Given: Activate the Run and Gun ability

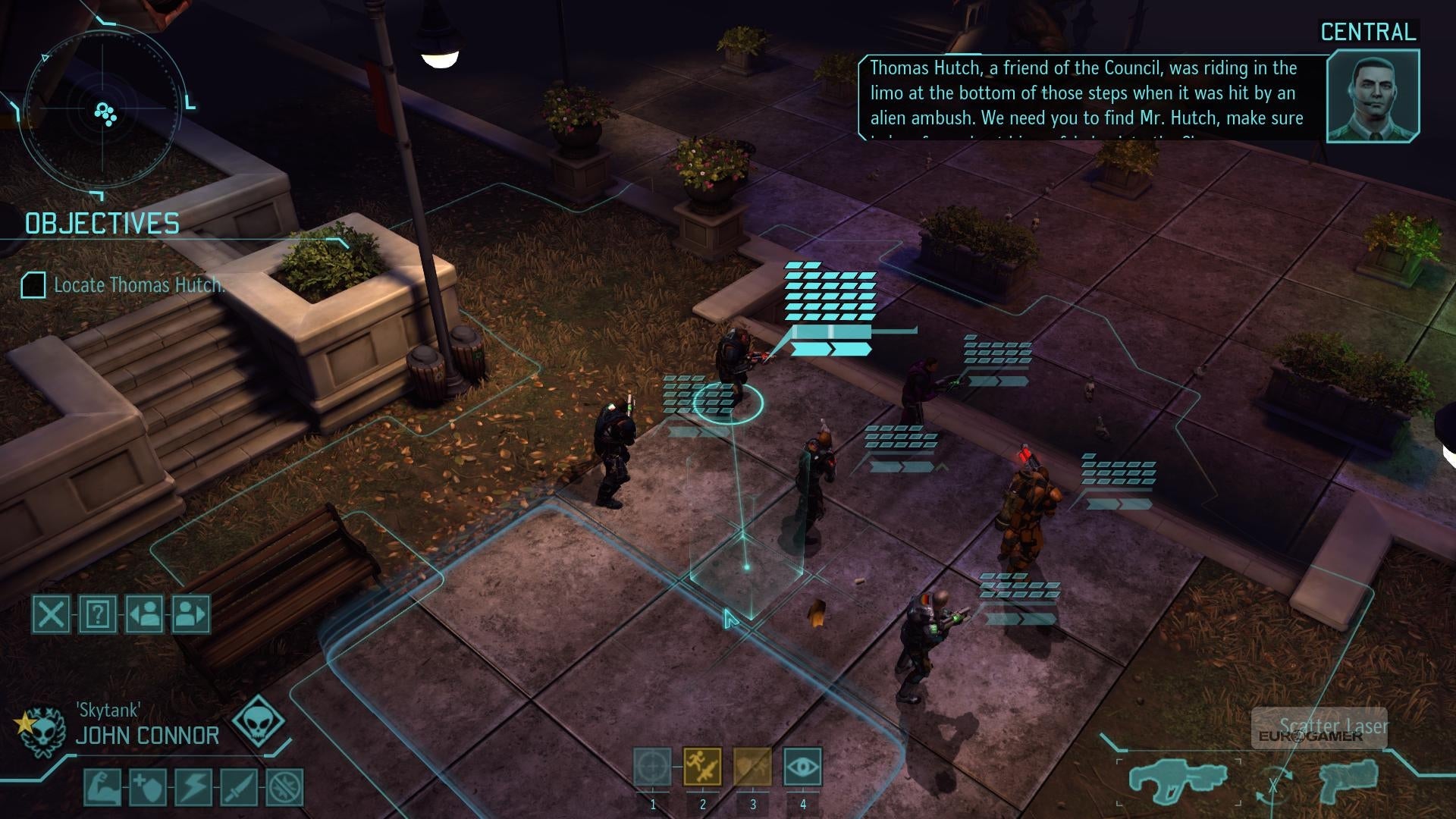Looking at the screenshot, I should [x=702, y=767].
